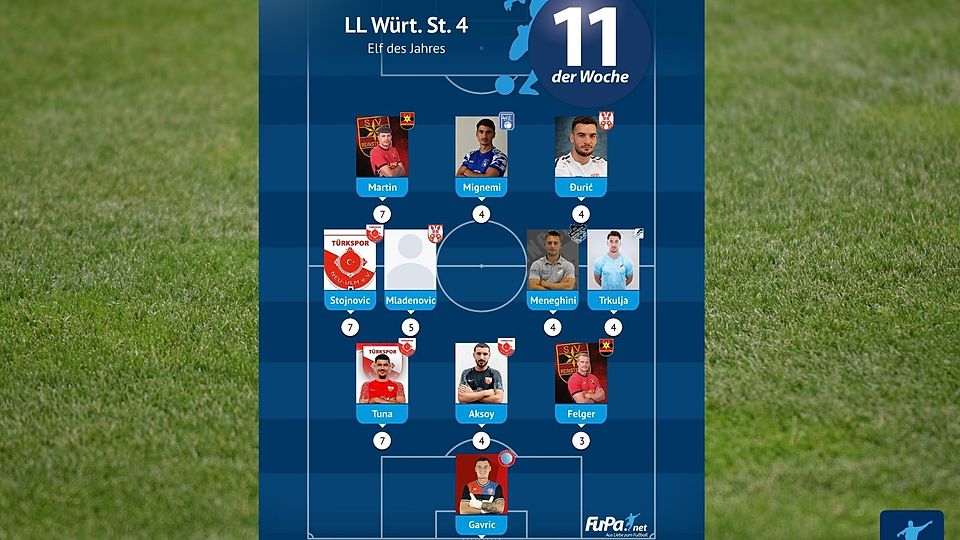Open the blue footballer icon button
This screenshot has width=960, height=540.
tap(911, 526)
